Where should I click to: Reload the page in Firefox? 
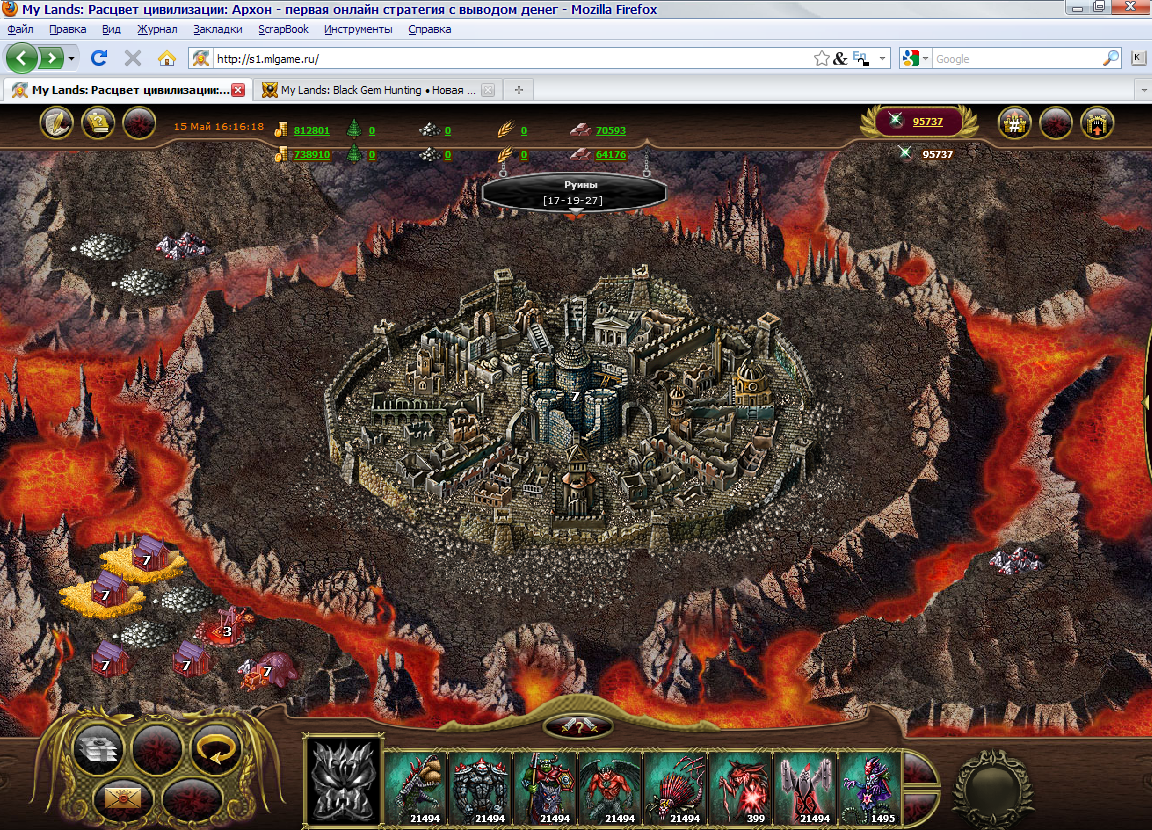[x=99, y=58]
